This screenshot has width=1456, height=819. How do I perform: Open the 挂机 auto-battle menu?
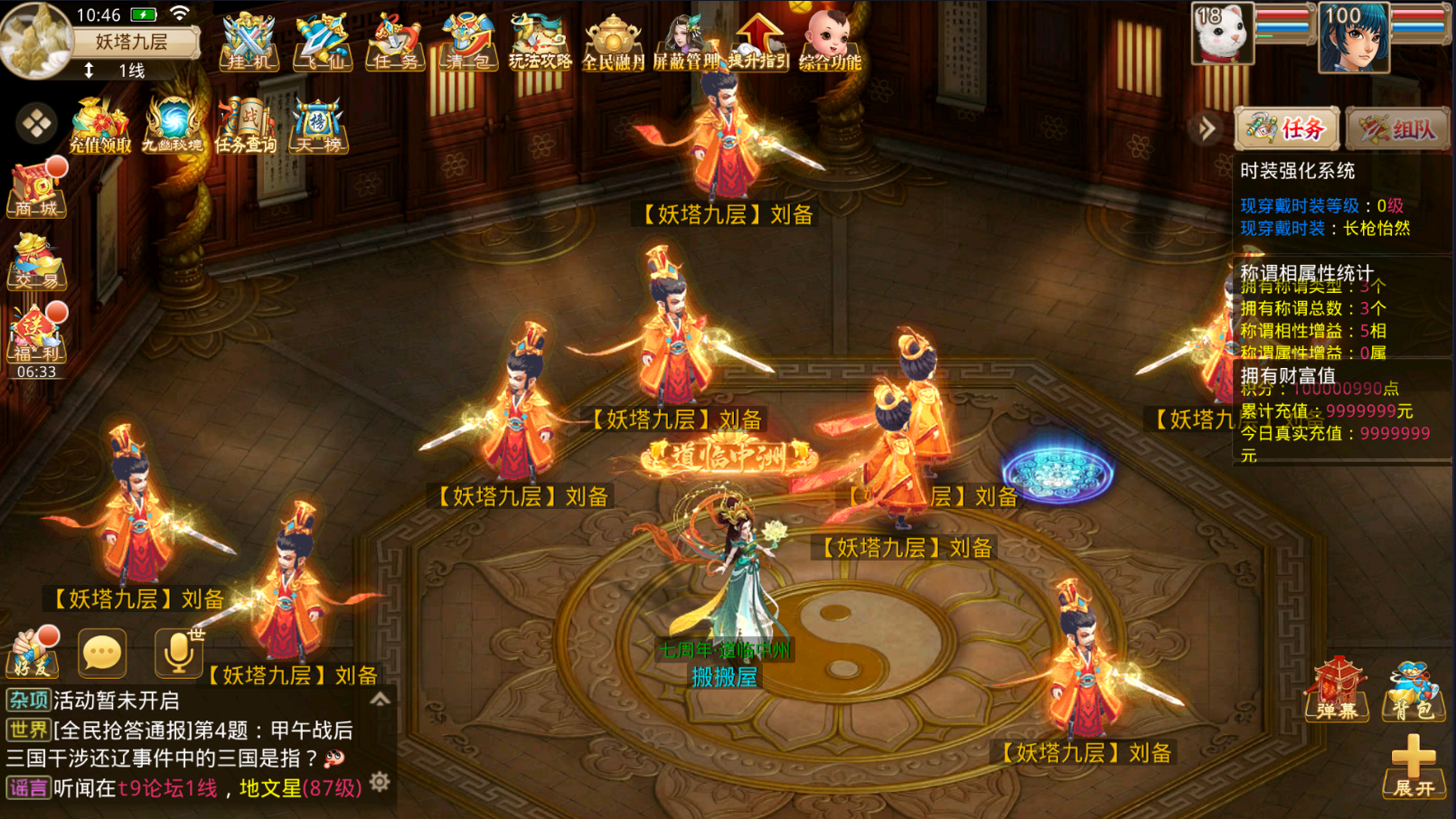click(249, 42)
